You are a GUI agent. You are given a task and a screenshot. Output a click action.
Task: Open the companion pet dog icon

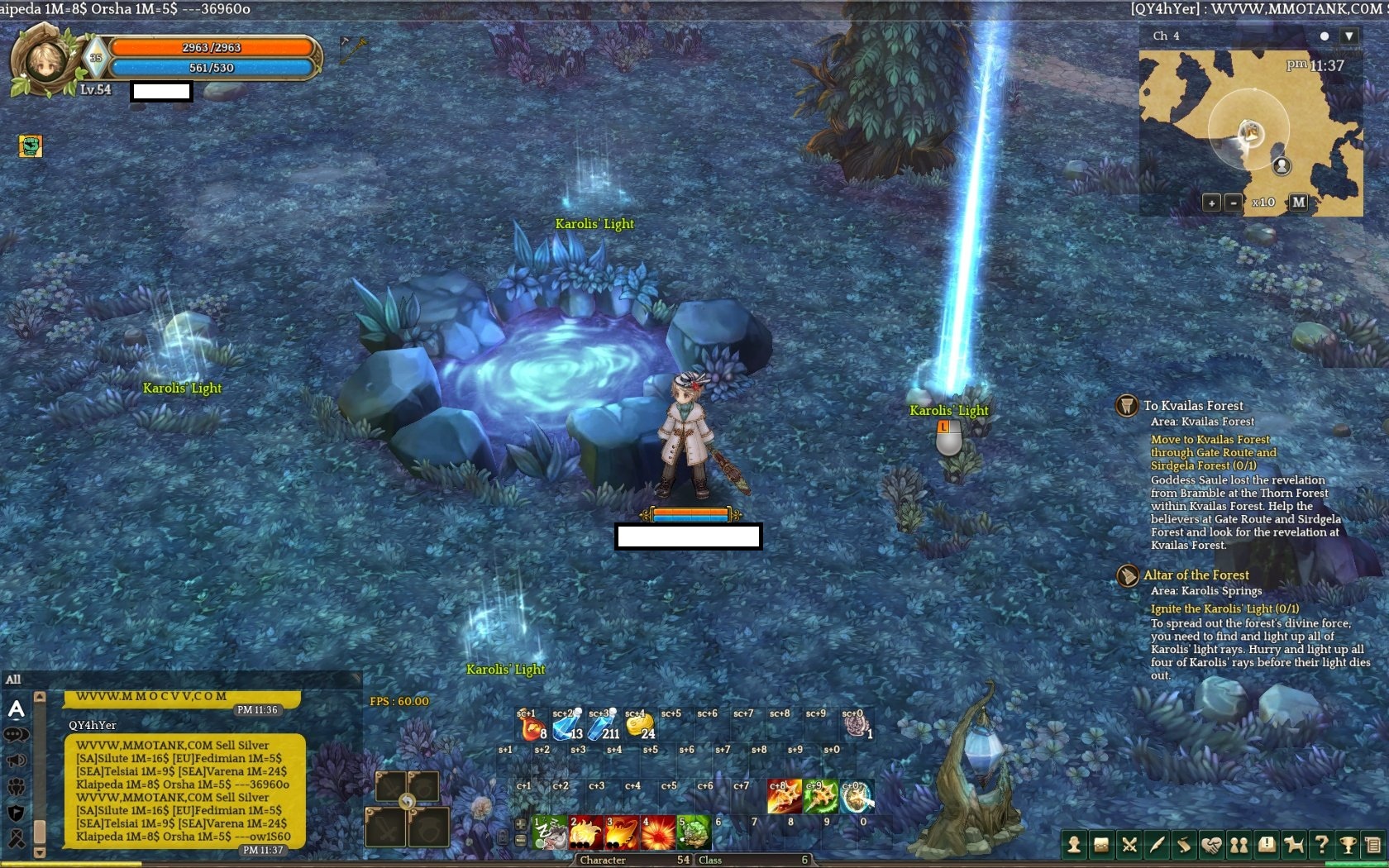pos(1294,845)
